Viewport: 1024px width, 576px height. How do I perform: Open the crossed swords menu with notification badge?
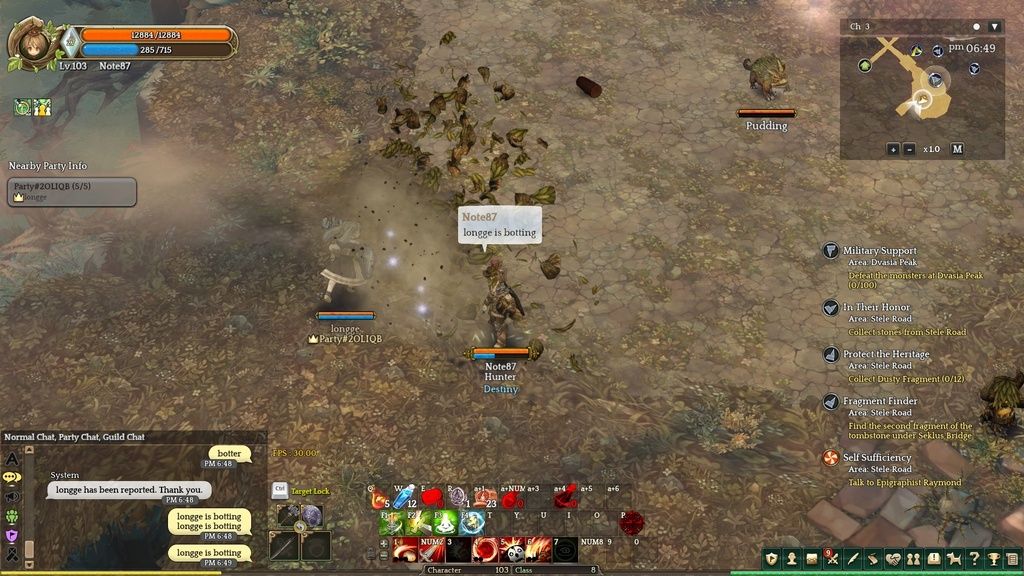[x=832, y=559]
